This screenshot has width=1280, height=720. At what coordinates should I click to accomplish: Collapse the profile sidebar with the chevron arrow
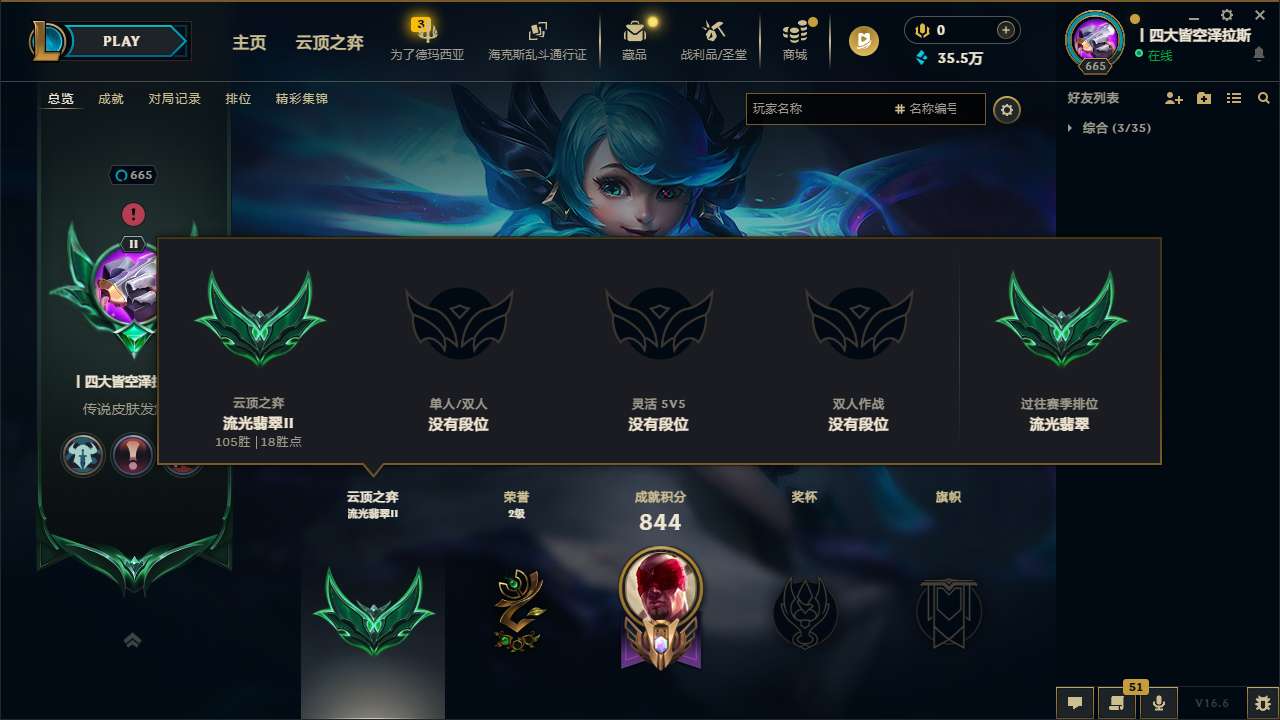click(132, 639)
